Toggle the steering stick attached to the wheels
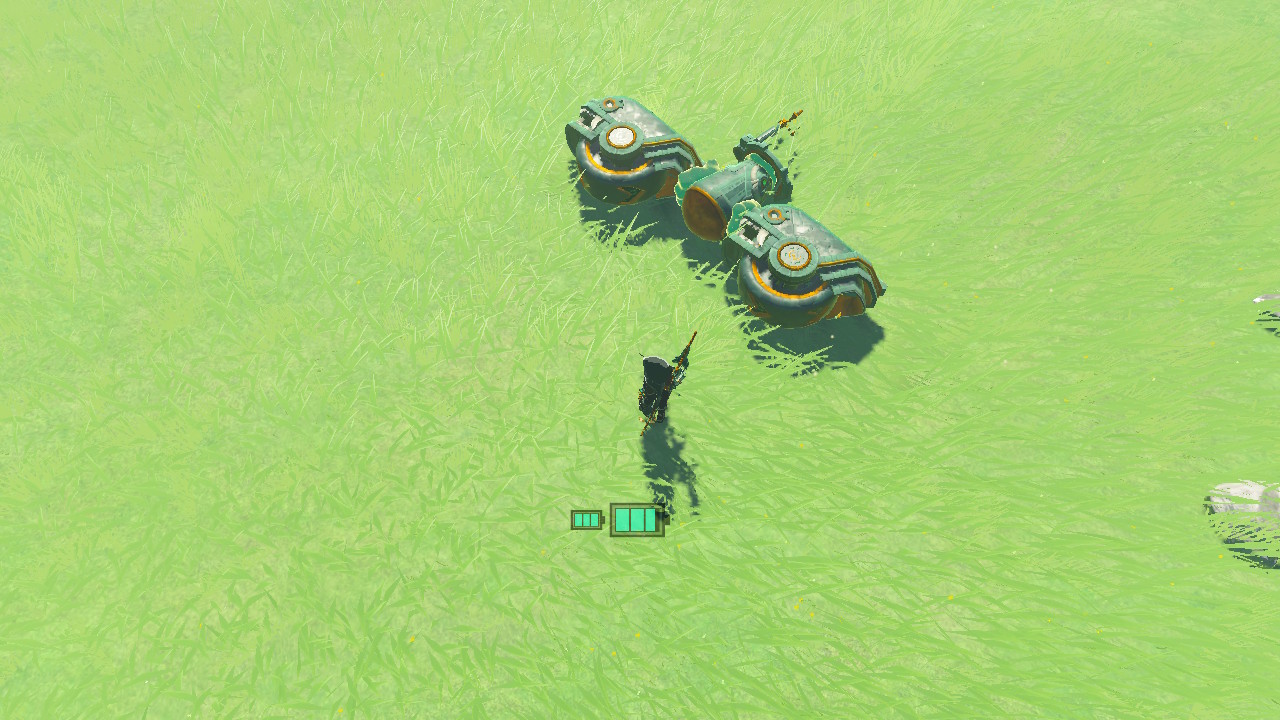The height and width of the screenshot is (720, 1280). [764, 135]
